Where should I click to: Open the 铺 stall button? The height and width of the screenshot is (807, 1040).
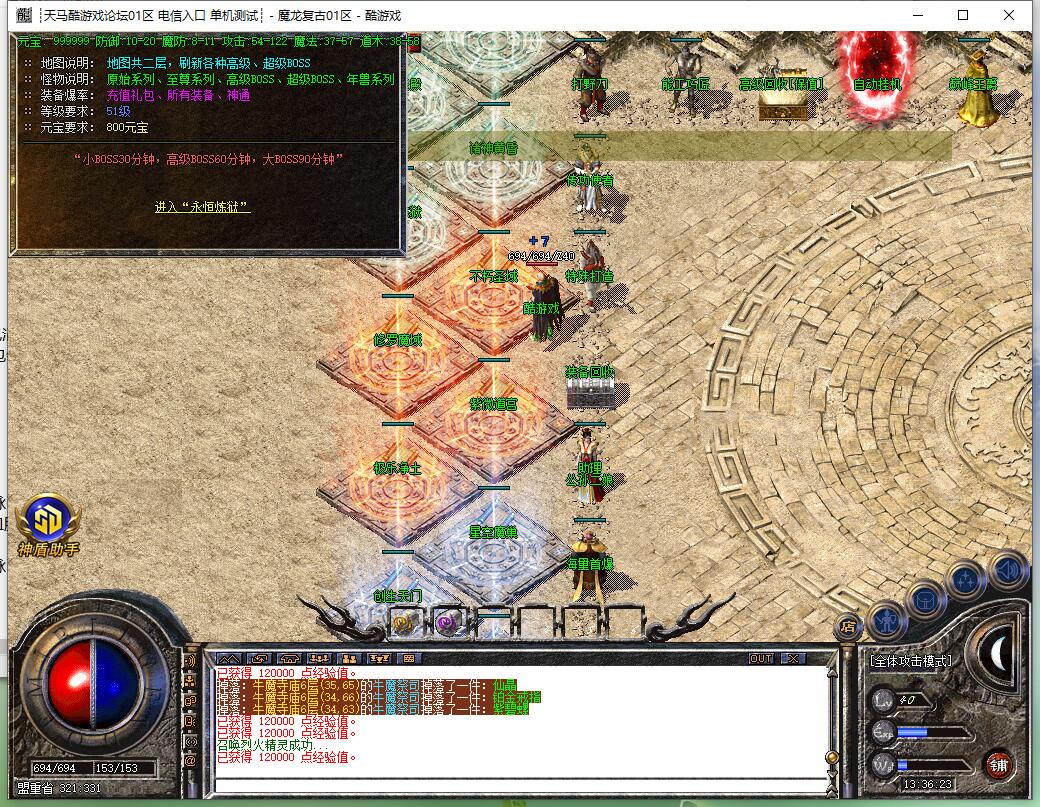click(997, 765)
